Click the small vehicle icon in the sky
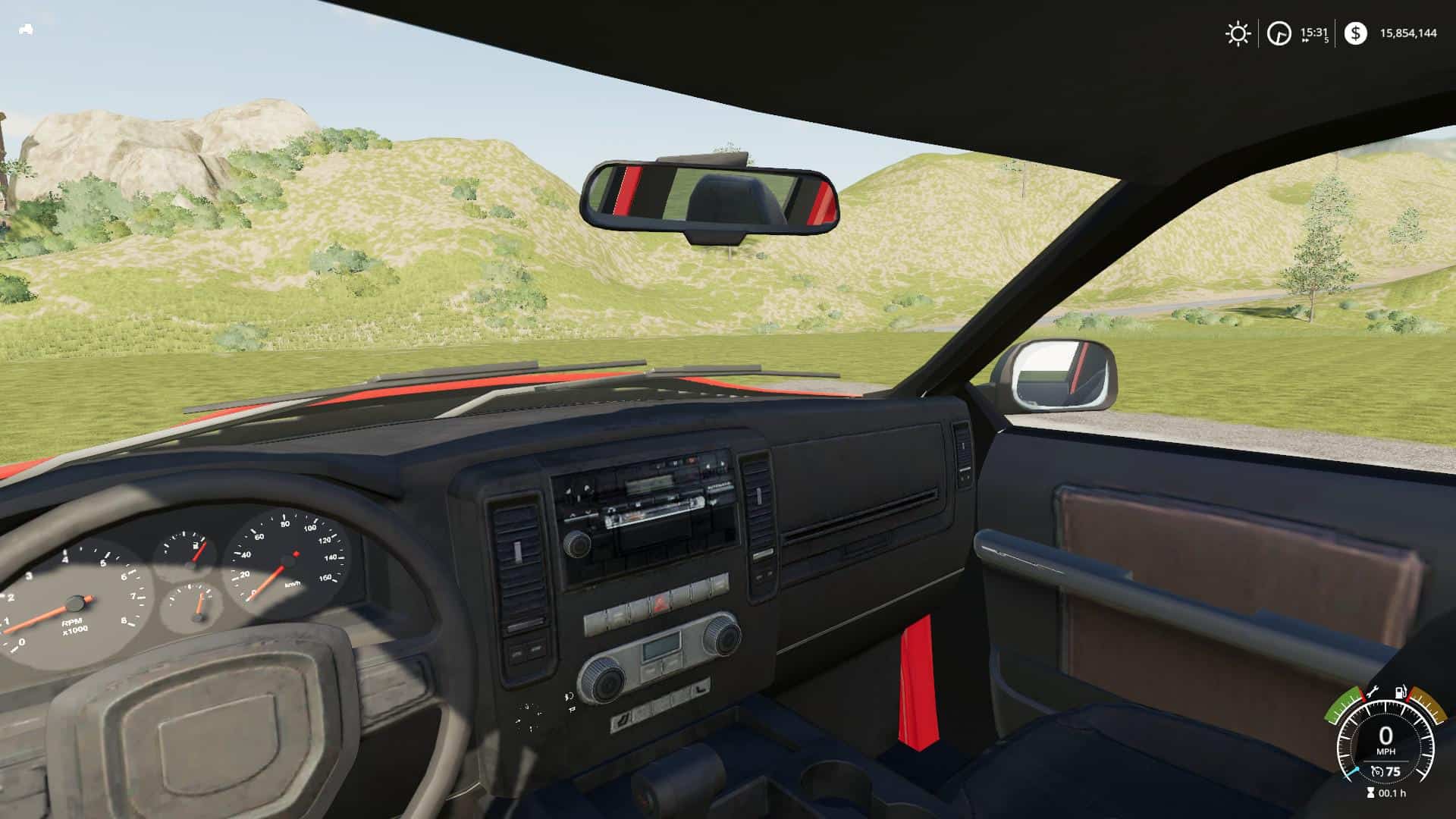Screen dimensions: 1456x819 click(25, 30)
